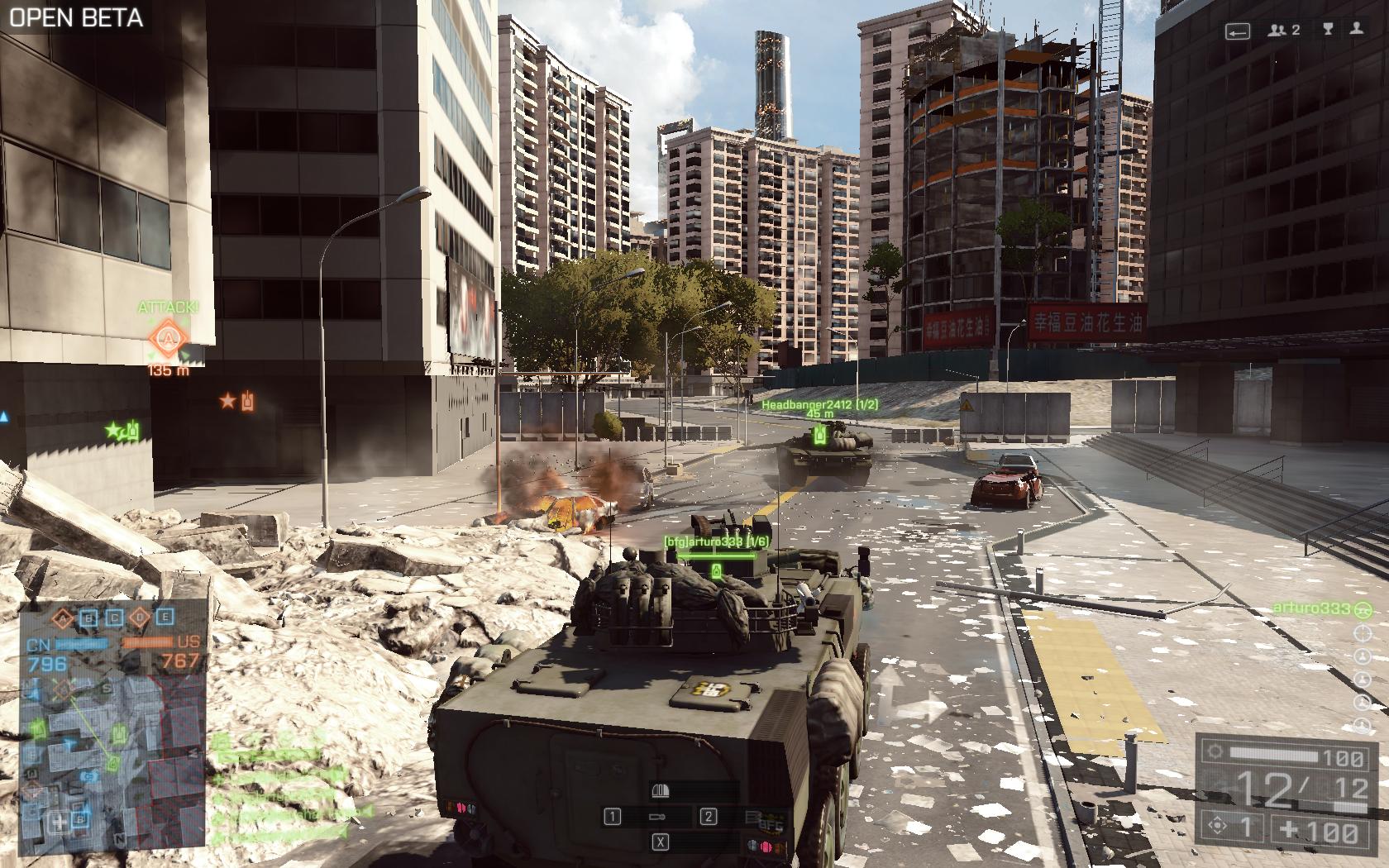Open the squad members icon
This screenshot has height=868, width=1389.
point(1284,30)
